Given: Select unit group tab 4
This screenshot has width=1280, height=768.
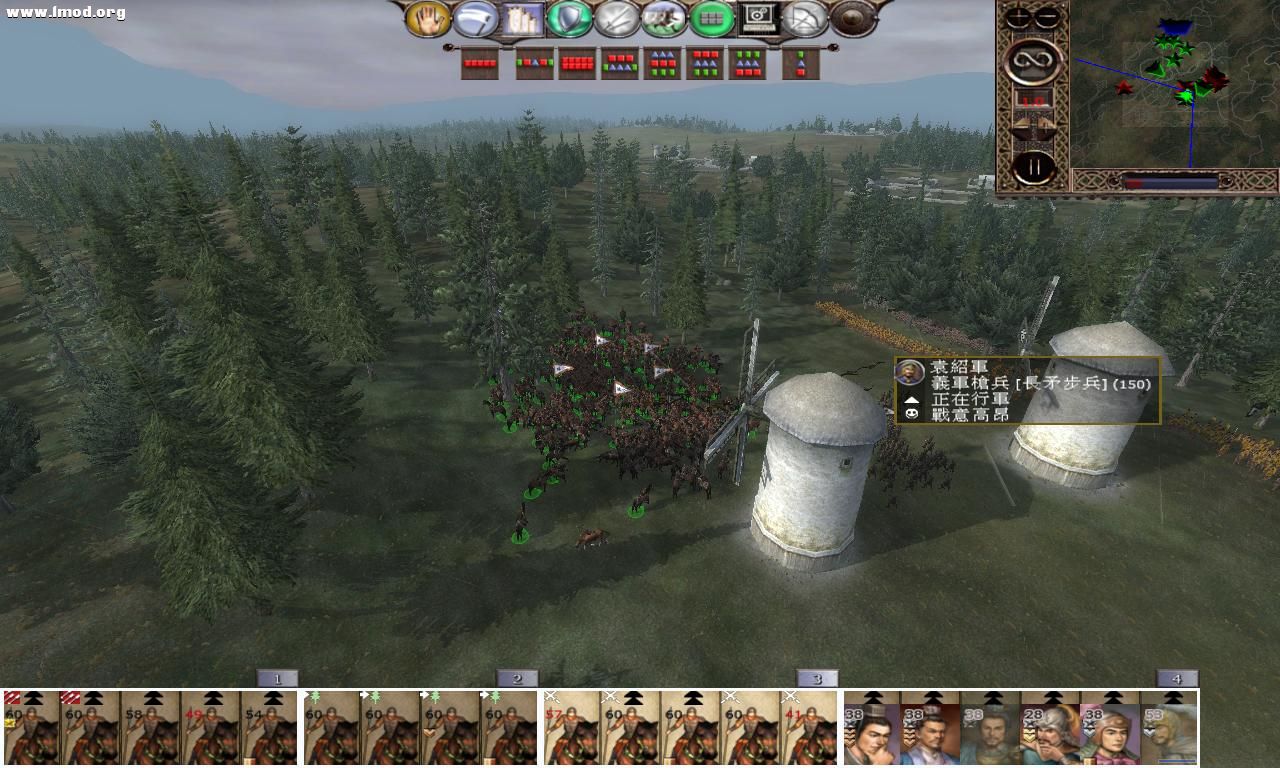Looking at the screenshot, I should click(x=1177, y=679).
